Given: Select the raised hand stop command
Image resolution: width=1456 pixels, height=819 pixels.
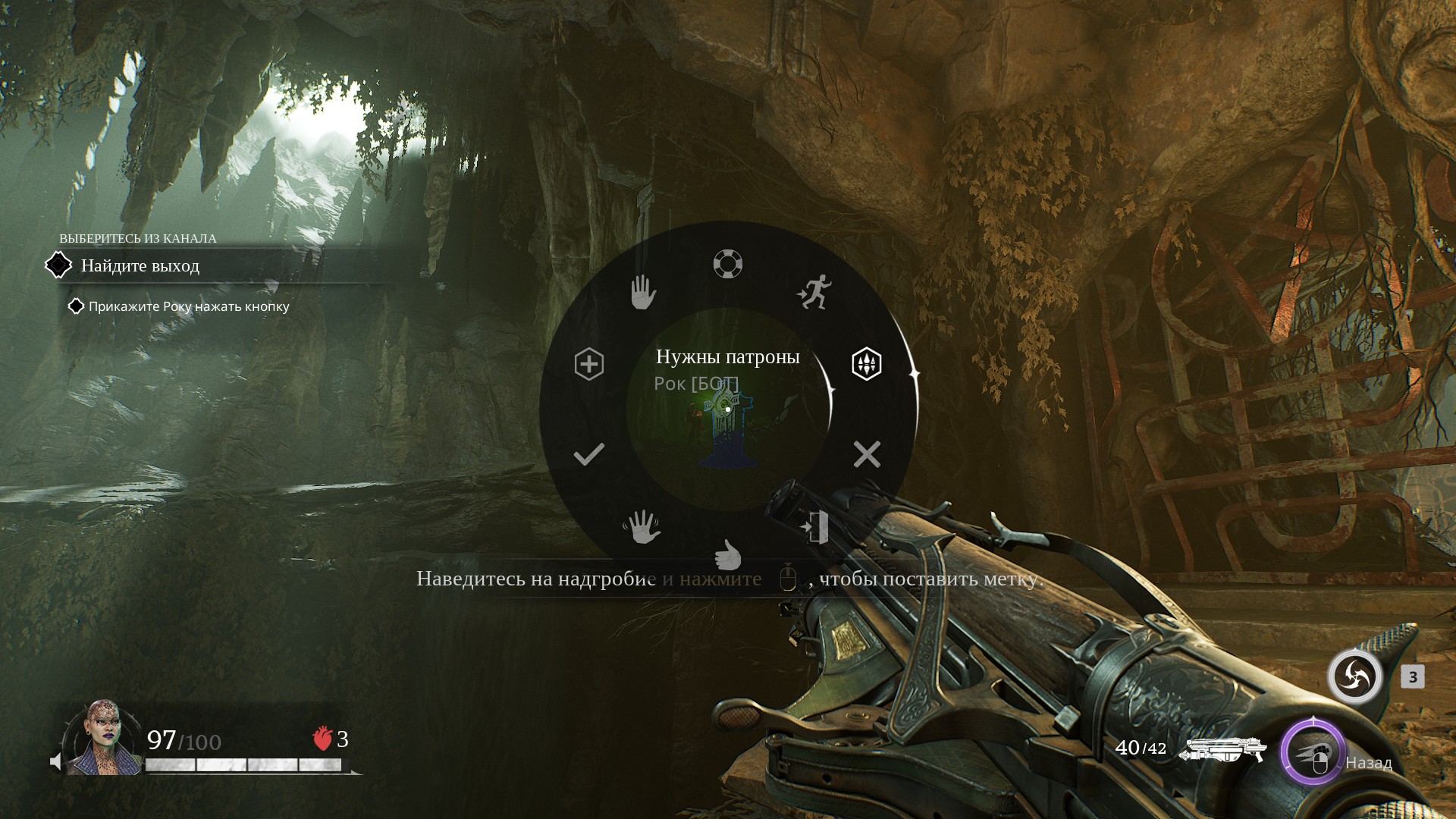Looking at the screenshot, I should [x=643, y=292].
